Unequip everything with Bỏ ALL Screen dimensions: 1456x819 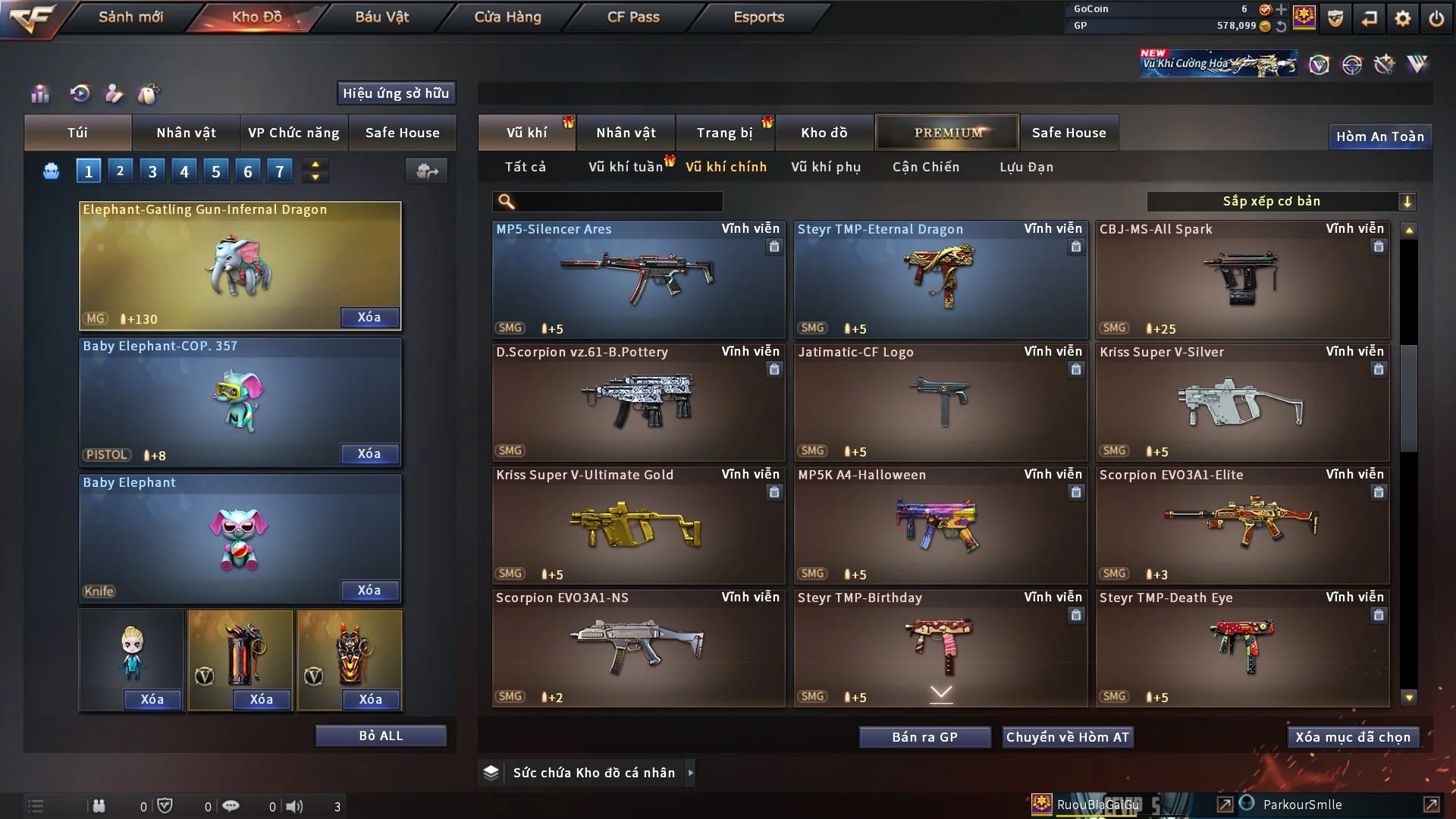(x=381, y=736)
